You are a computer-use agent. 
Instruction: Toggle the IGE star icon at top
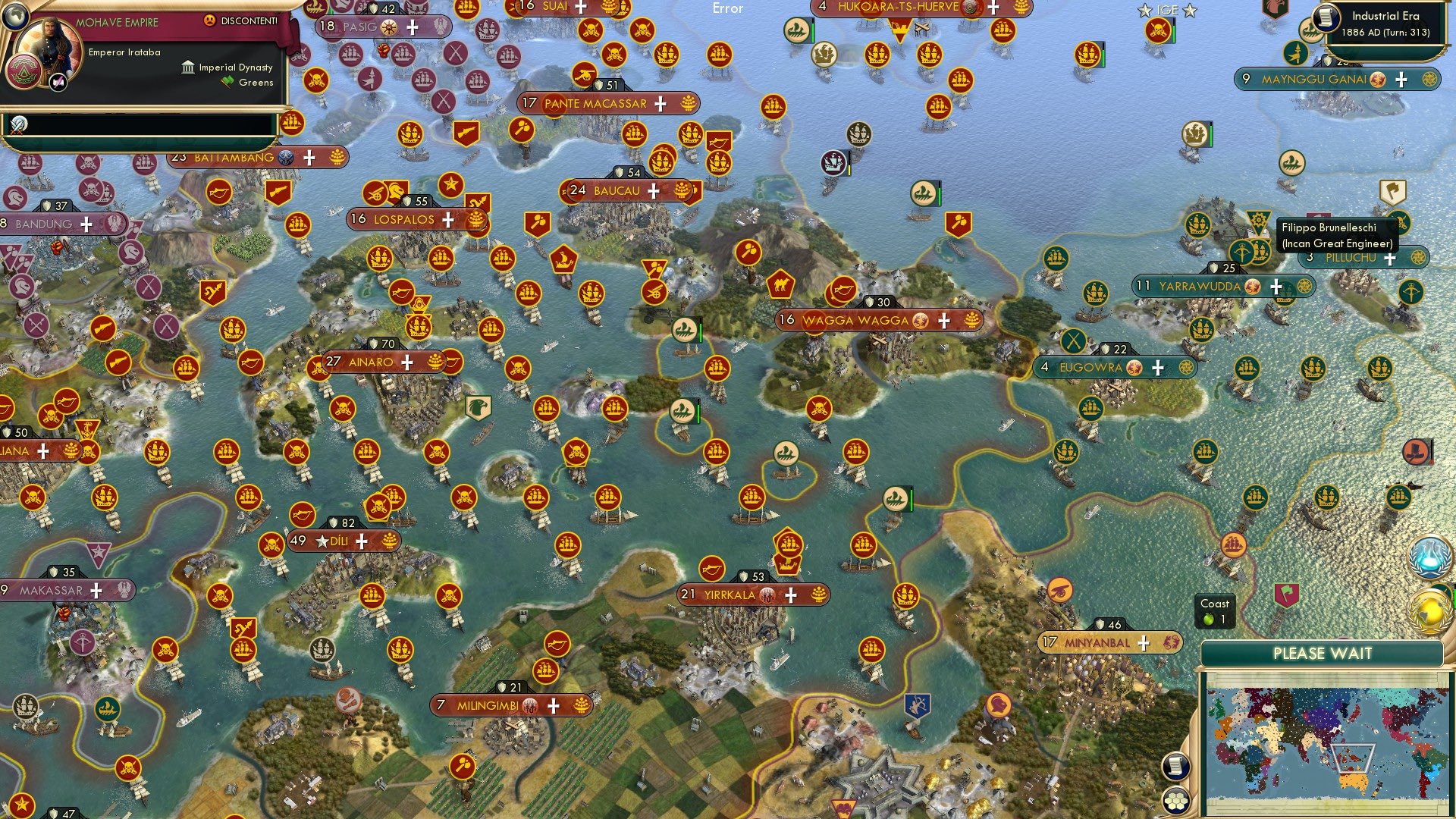(x=1145, y=10)
